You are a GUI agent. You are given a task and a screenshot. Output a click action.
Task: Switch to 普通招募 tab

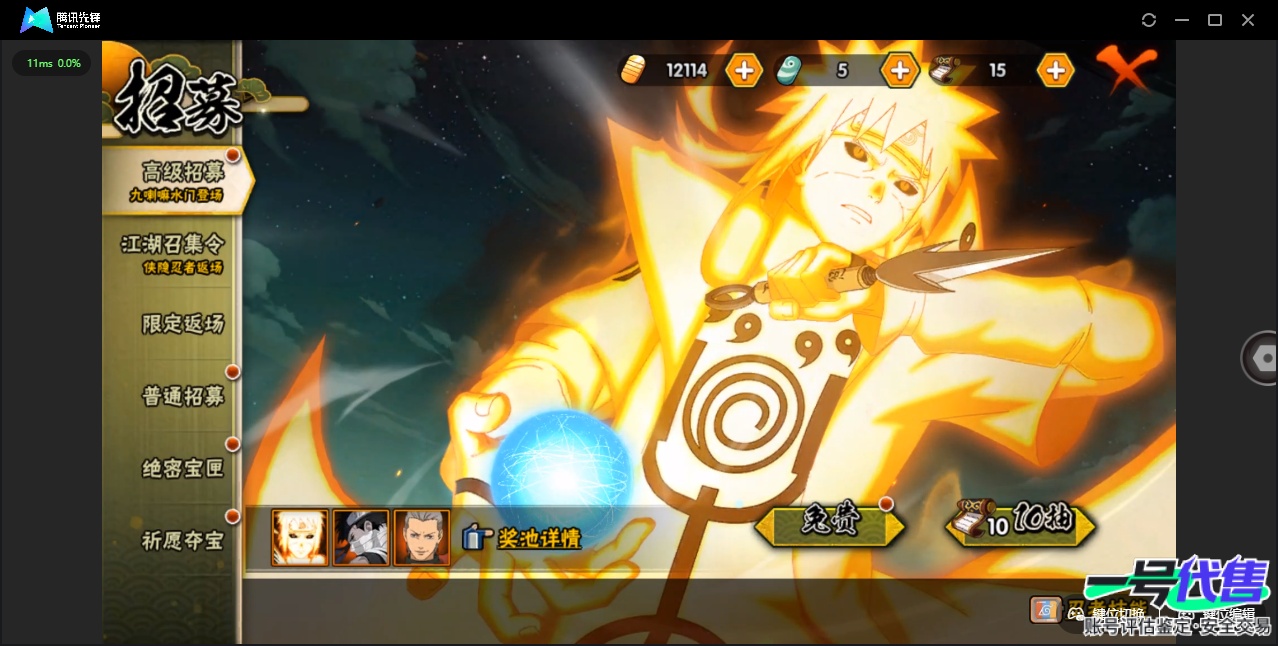click(182, 396)
